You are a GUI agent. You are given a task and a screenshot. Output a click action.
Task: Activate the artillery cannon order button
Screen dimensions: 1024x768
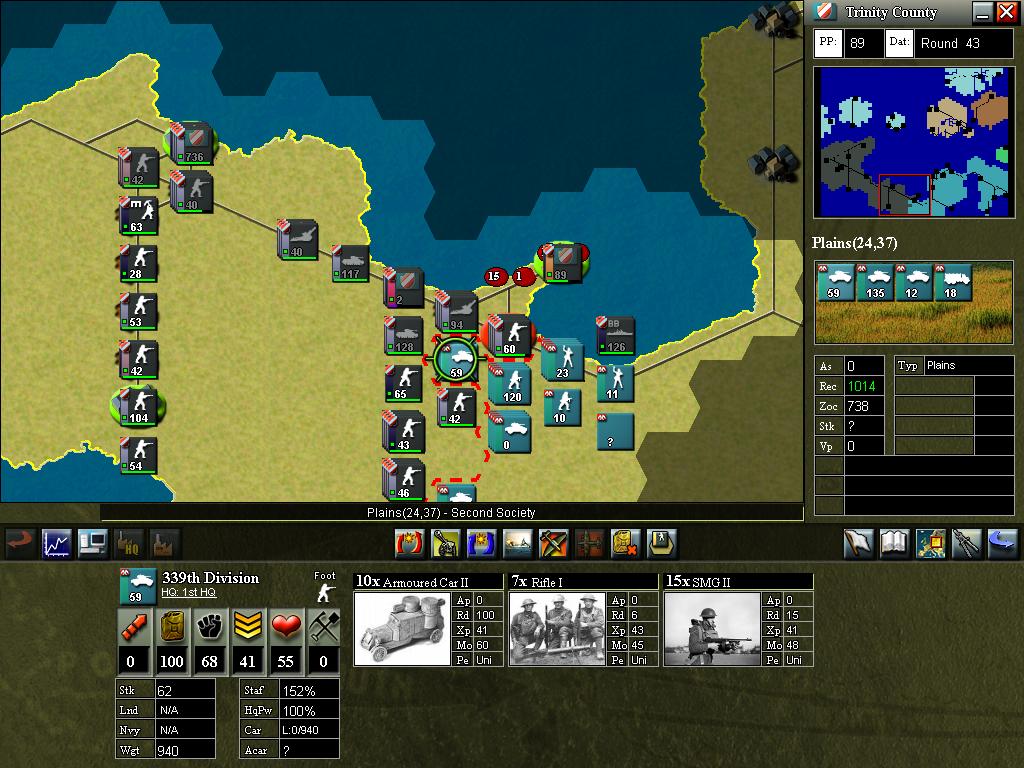click(x=445, y=543)
